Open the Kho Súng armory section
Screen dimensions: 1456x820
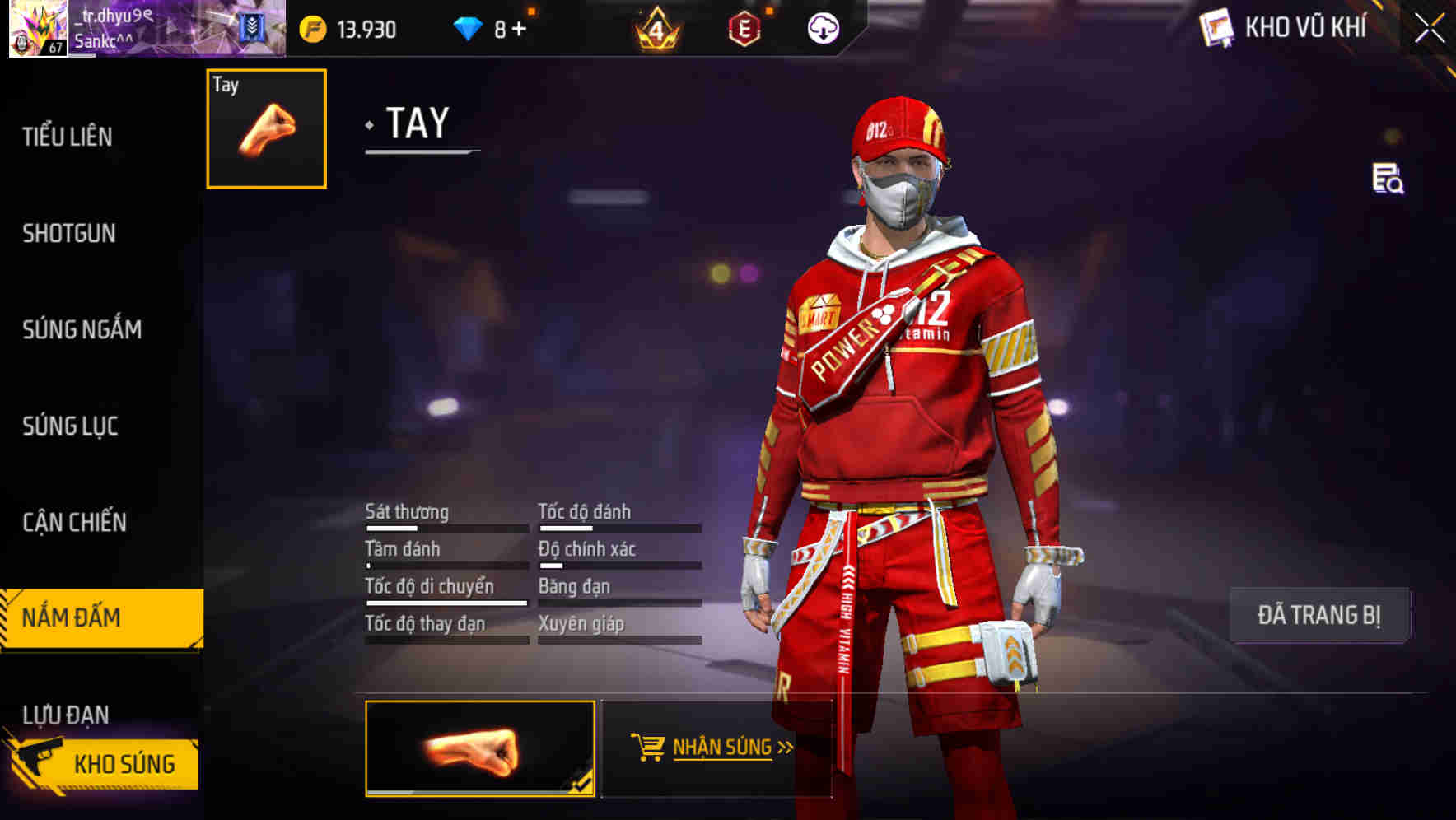pos(124,762)
